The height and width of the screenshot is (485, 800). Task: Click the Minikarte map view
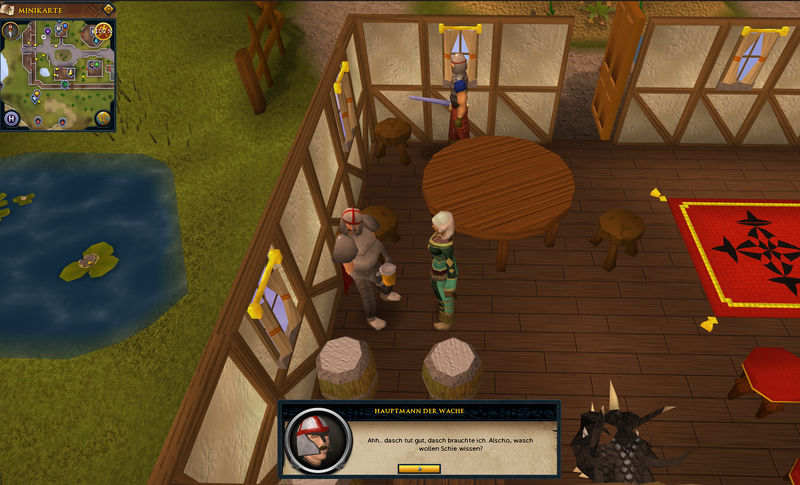point(58,76)
